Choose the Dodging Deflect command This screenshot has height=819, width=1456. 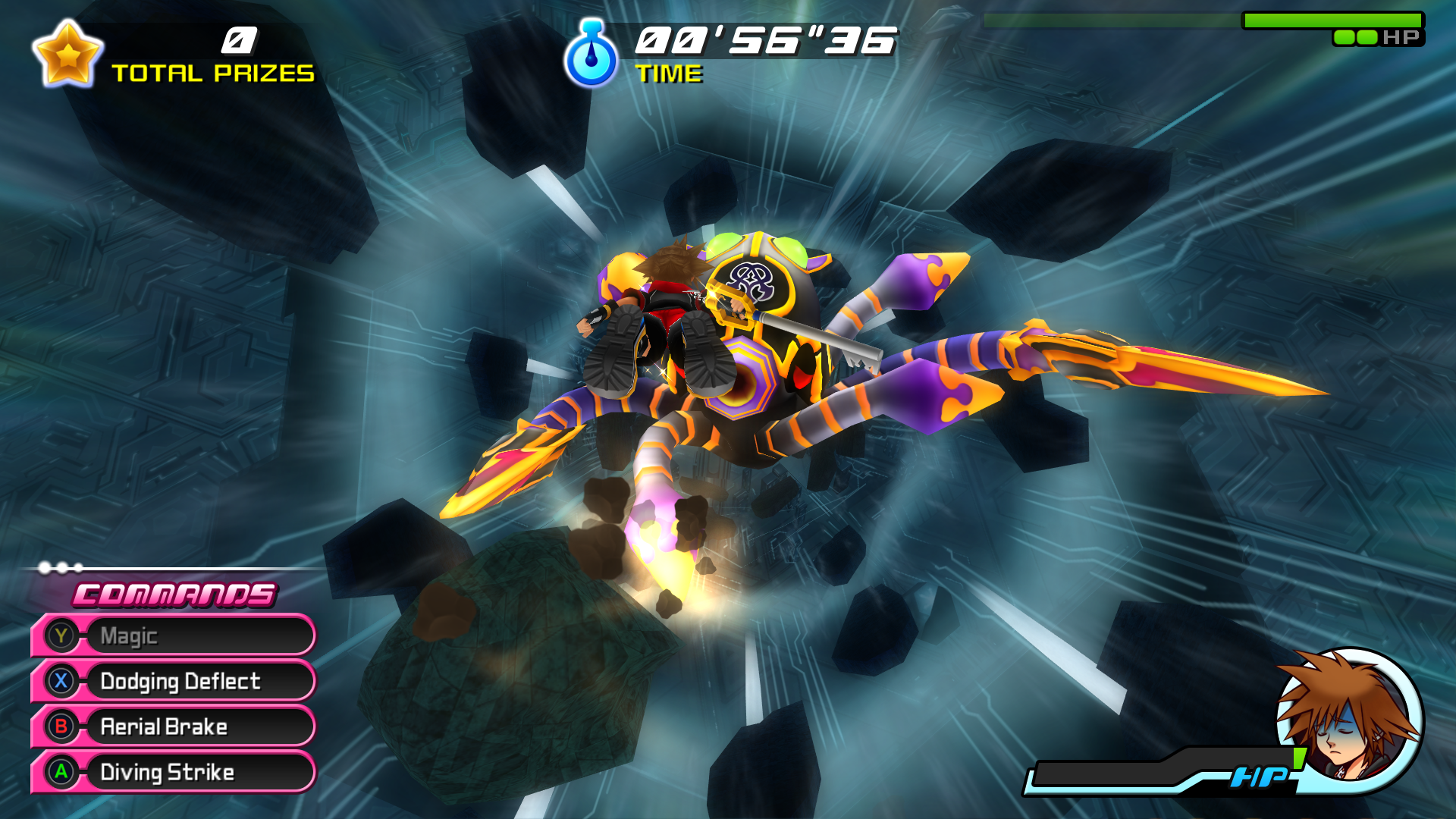click(173, 681)
